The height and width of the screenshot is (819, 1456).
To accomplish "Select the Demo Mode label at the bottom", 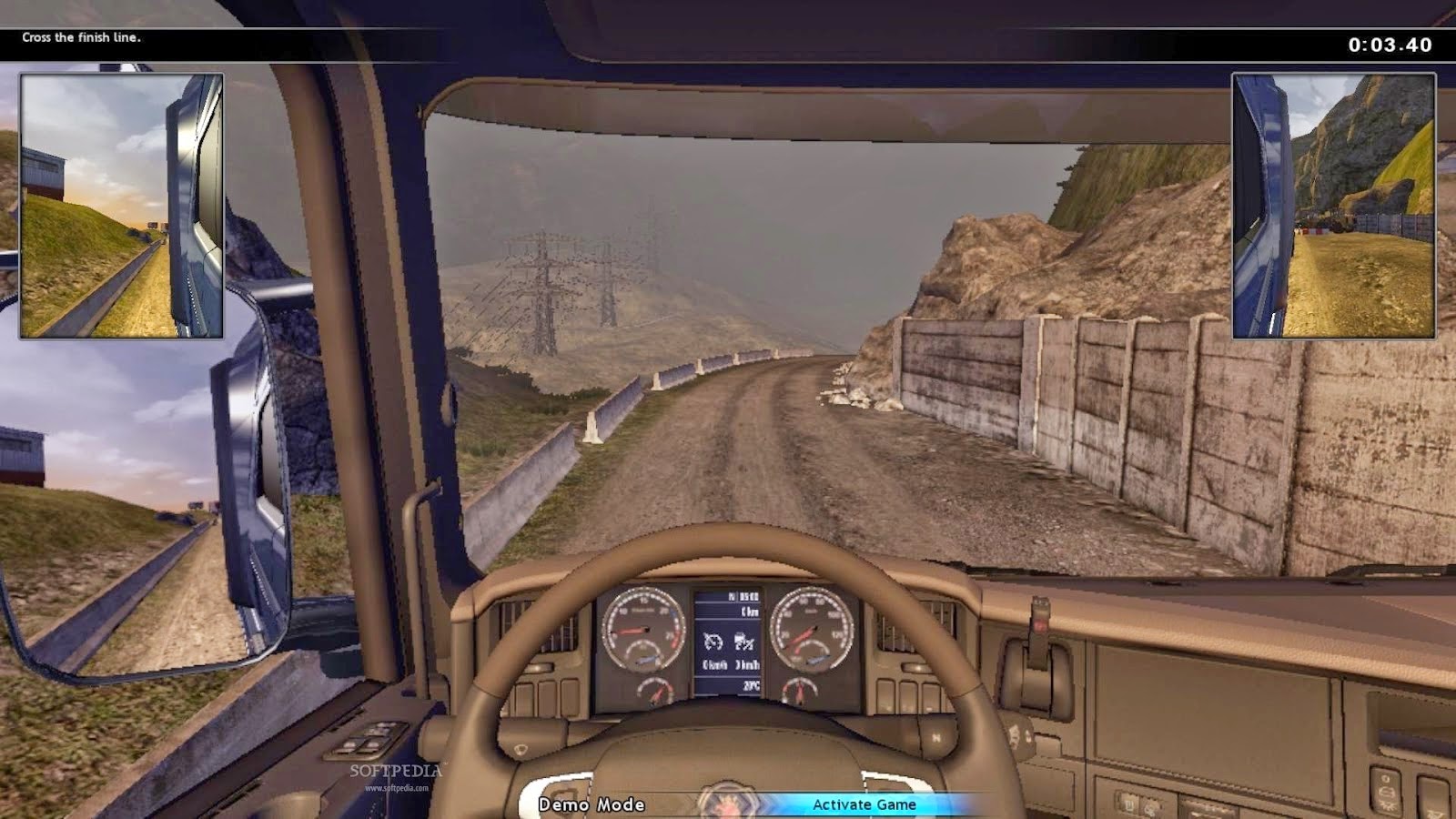I will click(590, 804).
